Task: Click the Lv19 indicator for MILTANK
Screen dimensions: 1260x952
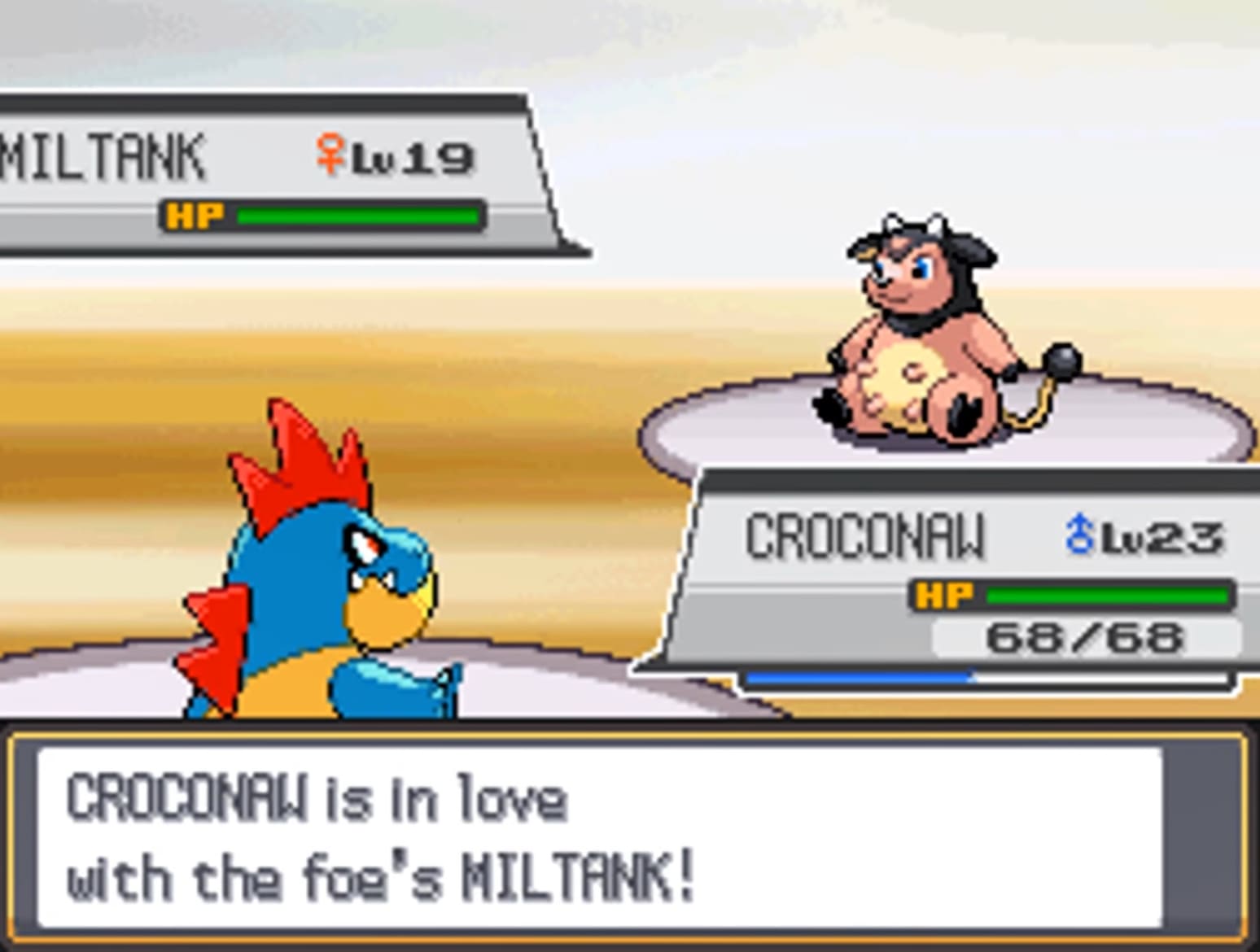Action: pyautogui.click(x=415, y=155)
